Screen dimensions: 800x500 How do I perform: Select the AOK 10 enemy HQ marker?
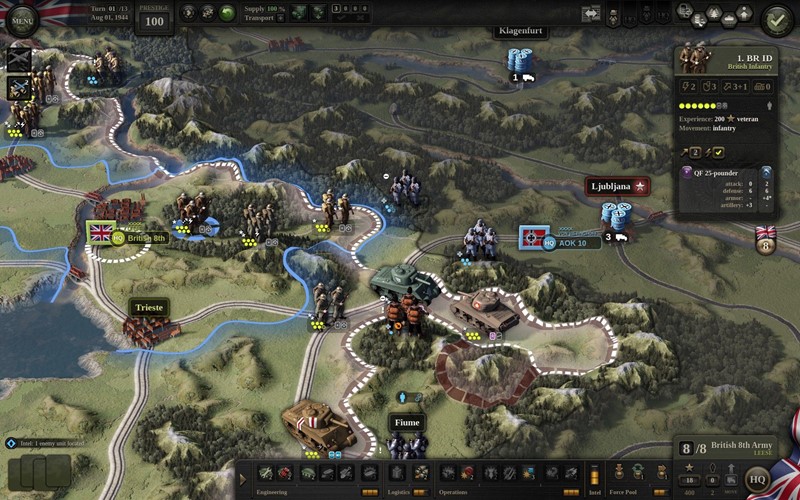click(535, 238)
